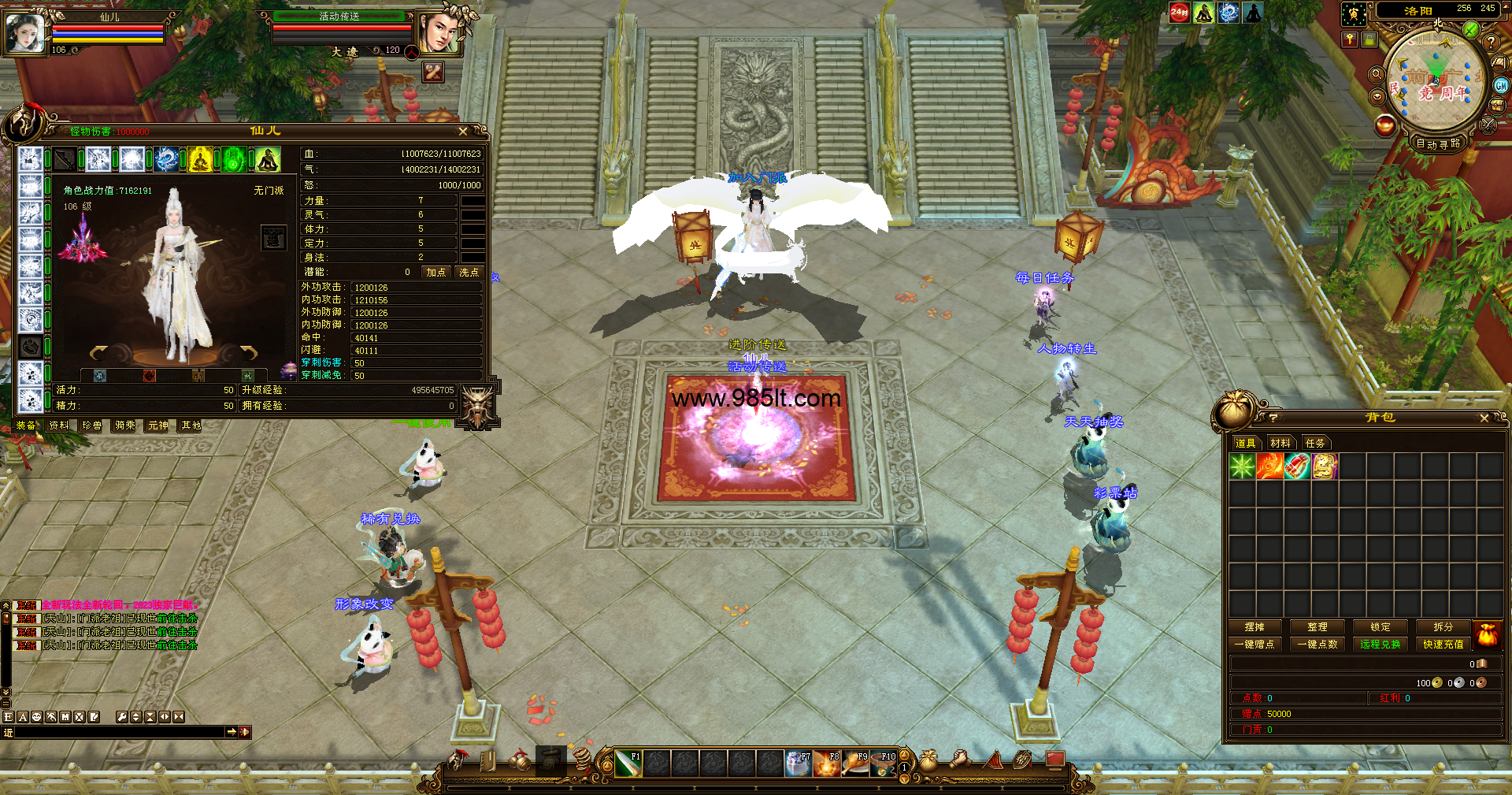The height and width of the screenshot is (795, 1512).
Task: Click the 加点 add-points button
Action: point(435,272)
